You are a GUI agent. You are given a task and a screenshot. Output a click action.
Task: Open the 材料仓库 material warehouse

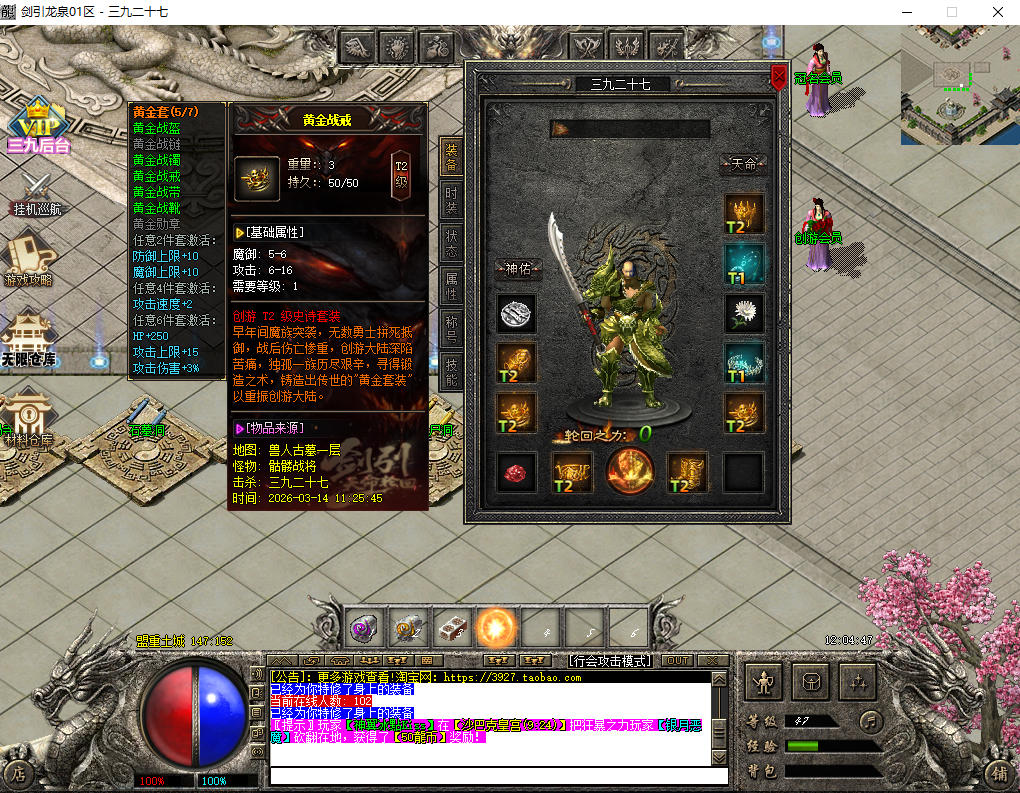click(x=26, y=417)
